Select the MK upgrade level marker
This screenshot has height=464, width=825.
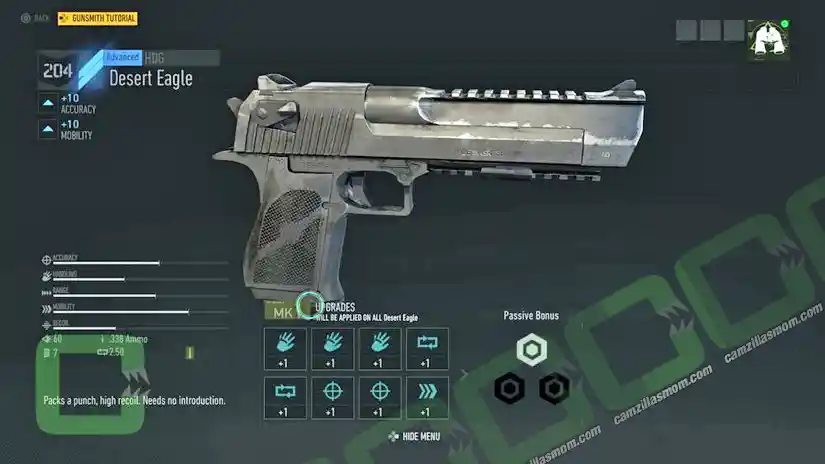tap(283, 312)
